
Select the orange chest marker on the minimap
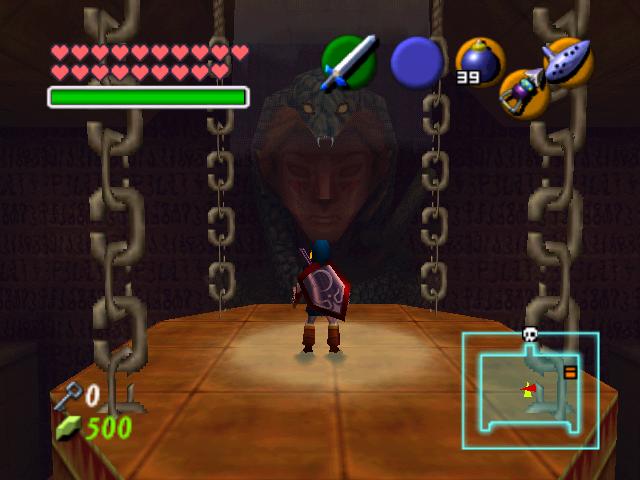(570, 373)
